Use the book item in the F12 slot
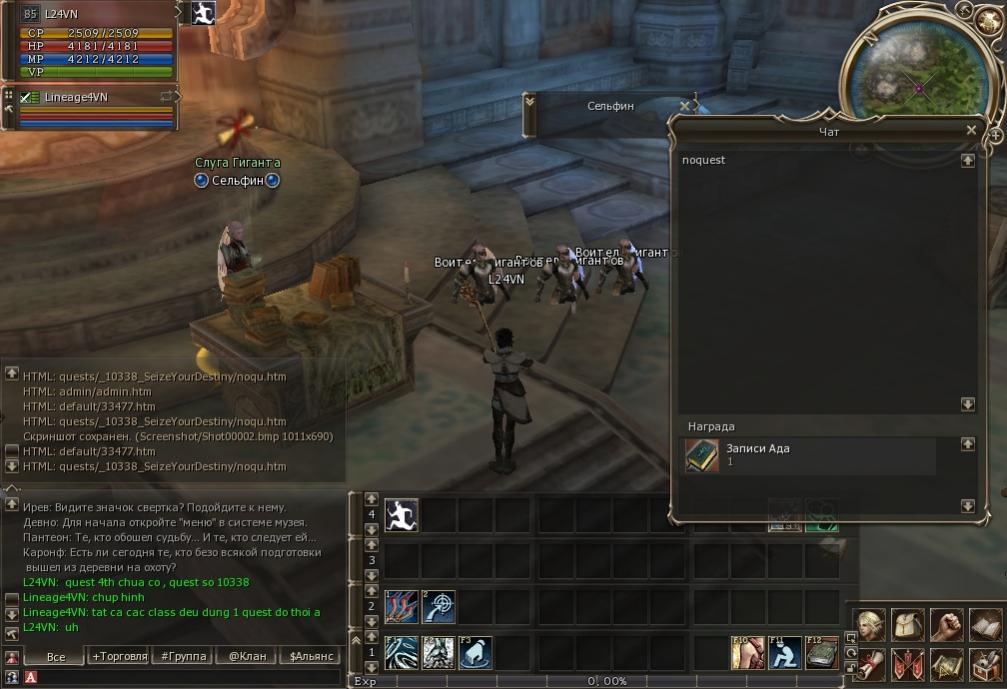 coord(821,653)
